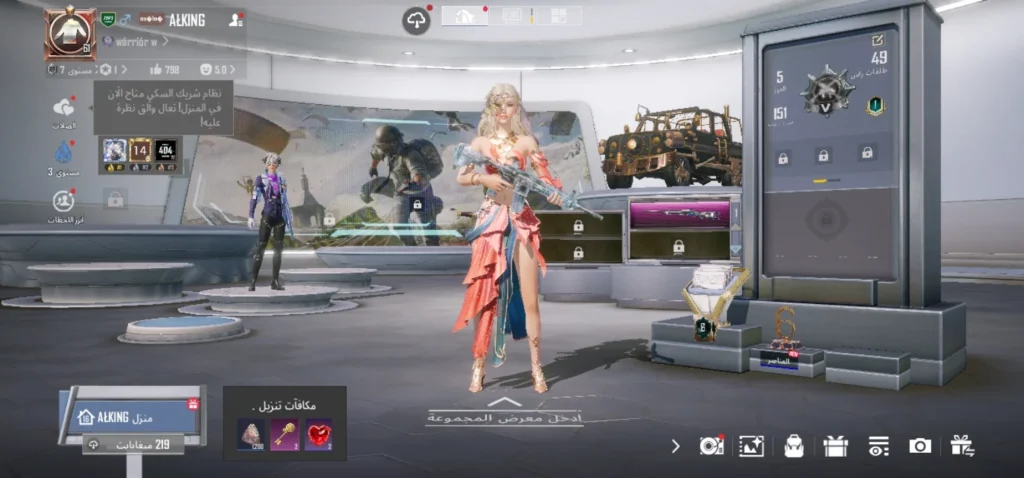
Task: Open the player avatar profile
Action: click(x=69, y=33)
